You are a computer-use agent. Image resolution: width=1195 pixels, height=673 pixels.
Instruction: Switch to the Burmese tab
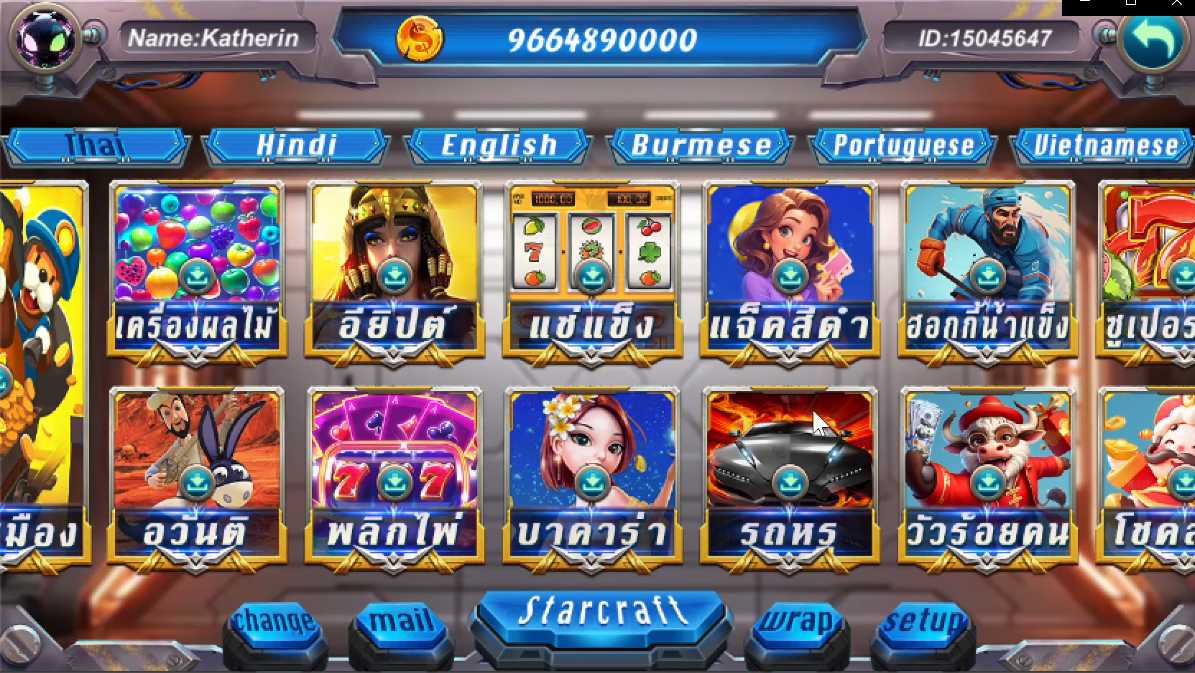[701, 146]
